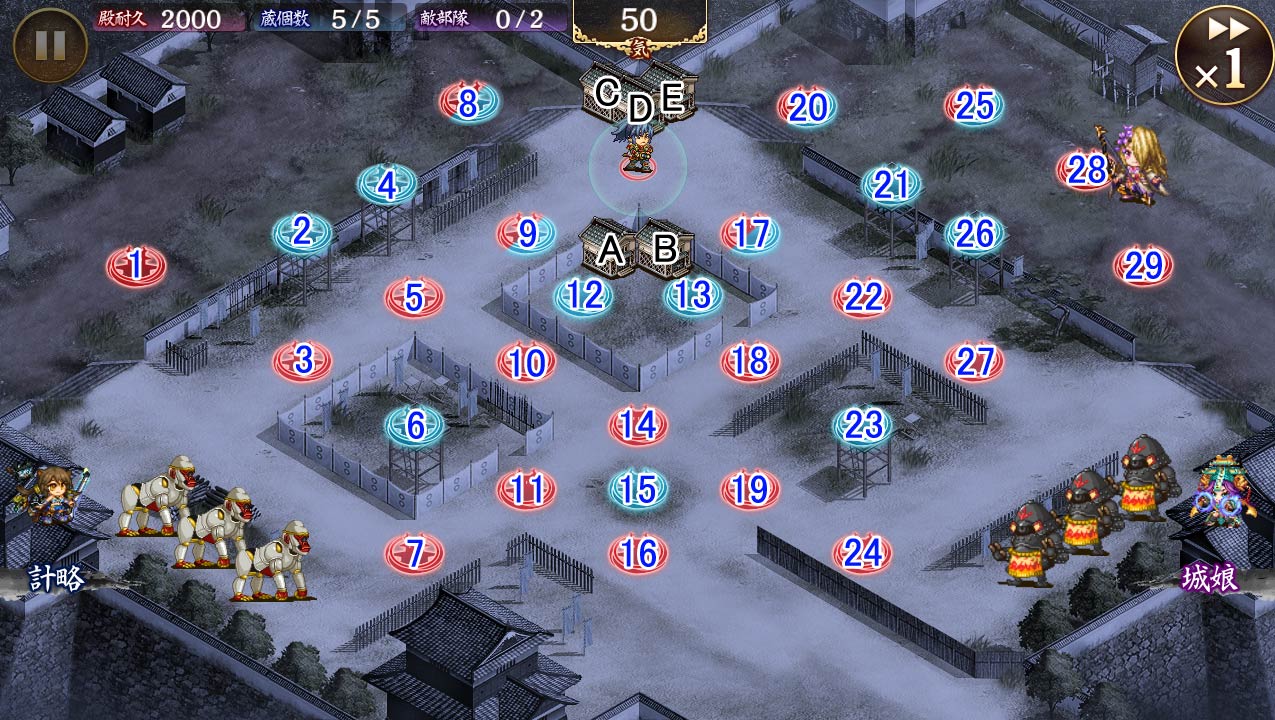Choose blue tower tile 23

(862, 426)
